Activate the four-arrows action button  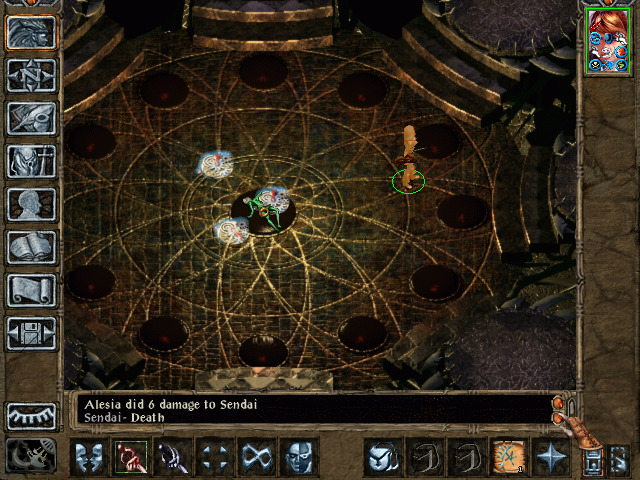pyautogui.click(x=215, y=457)
